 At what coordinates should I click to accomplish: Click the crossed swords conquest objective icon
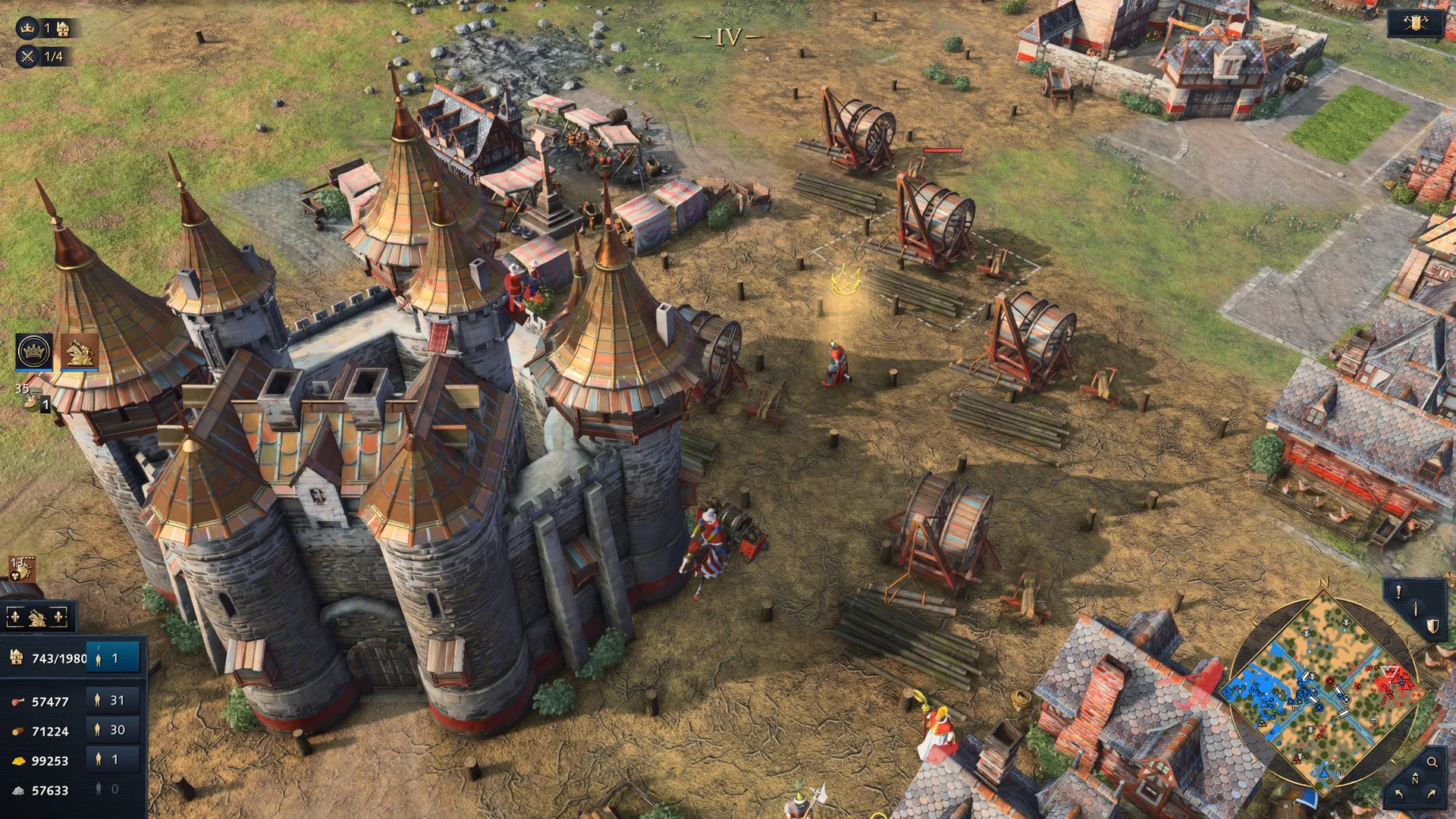[x=27, y=56]
